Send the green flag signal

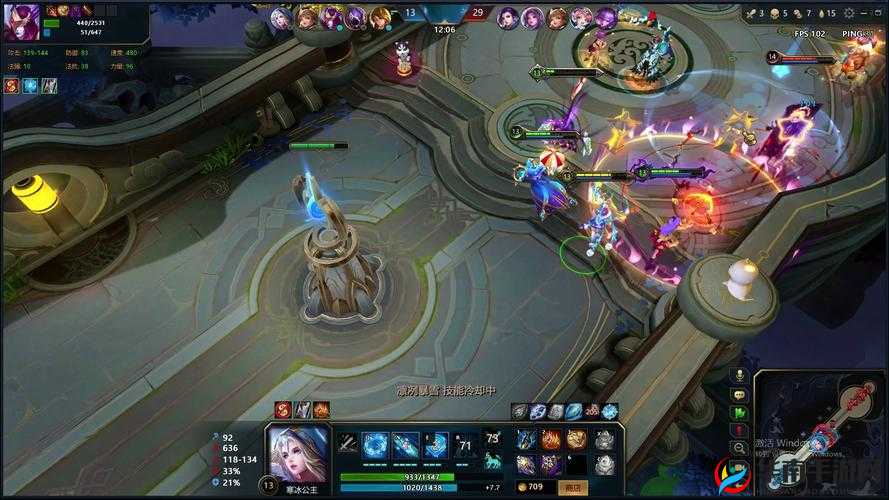click(x=740, y=412)
